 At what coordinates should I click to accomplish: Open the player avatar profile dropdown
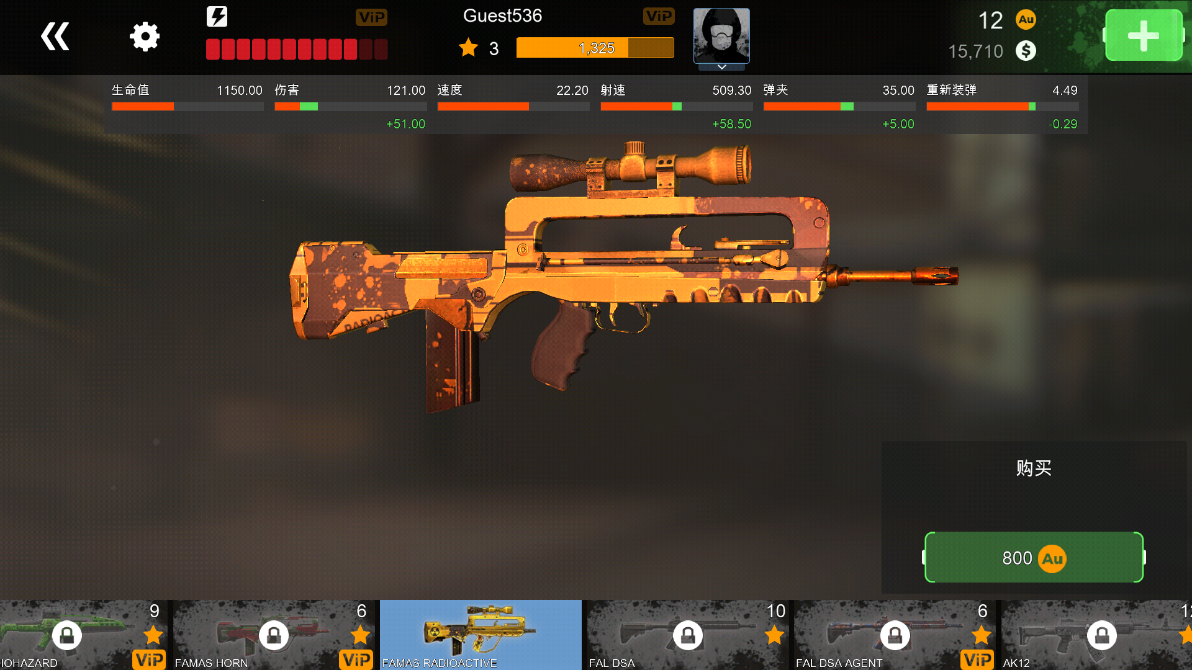721,38
